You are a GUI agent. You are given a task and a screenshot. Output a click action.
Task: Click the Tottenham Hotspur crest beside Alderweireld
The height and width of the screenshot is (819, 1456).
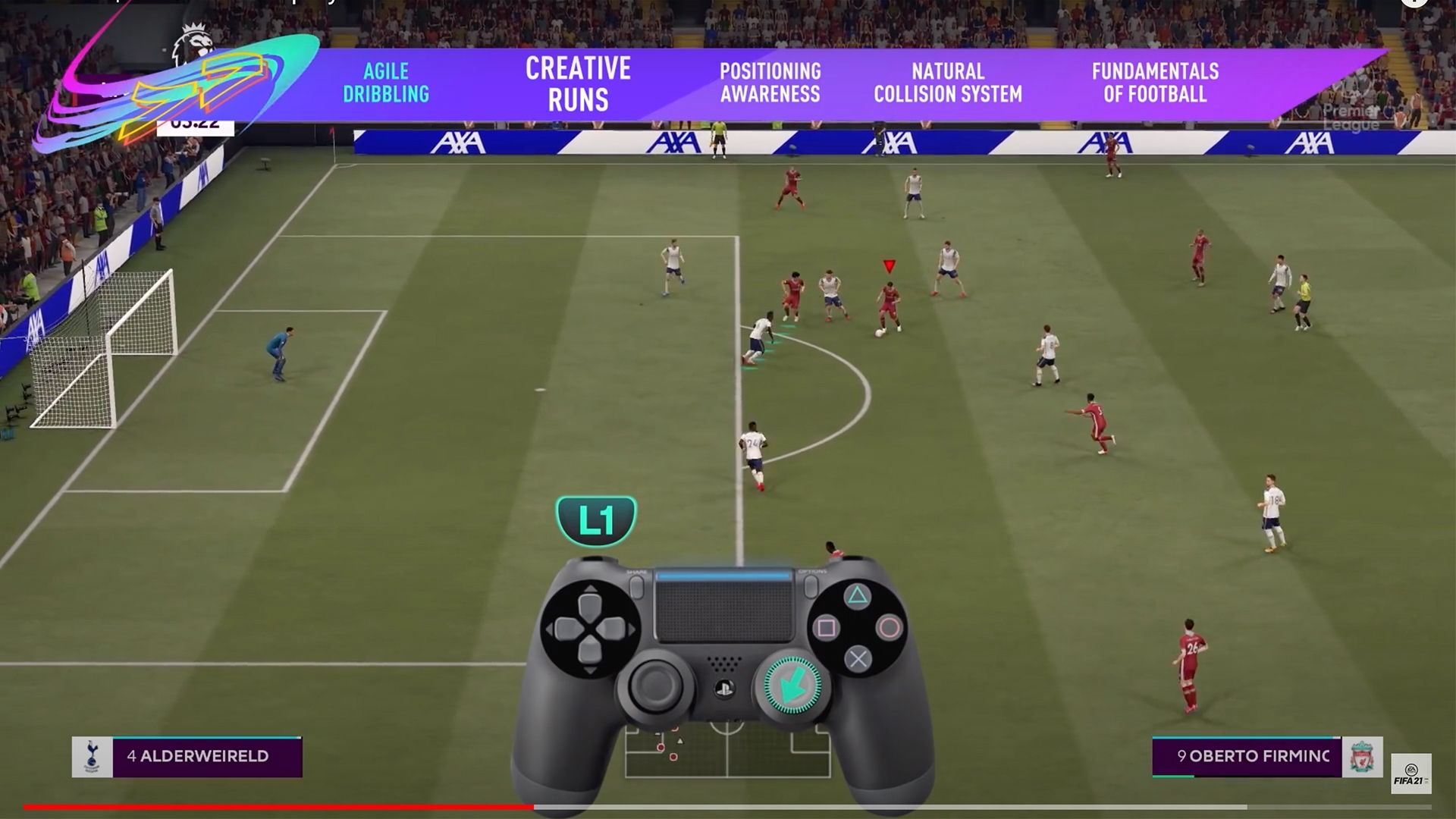(x=91, y=756)
